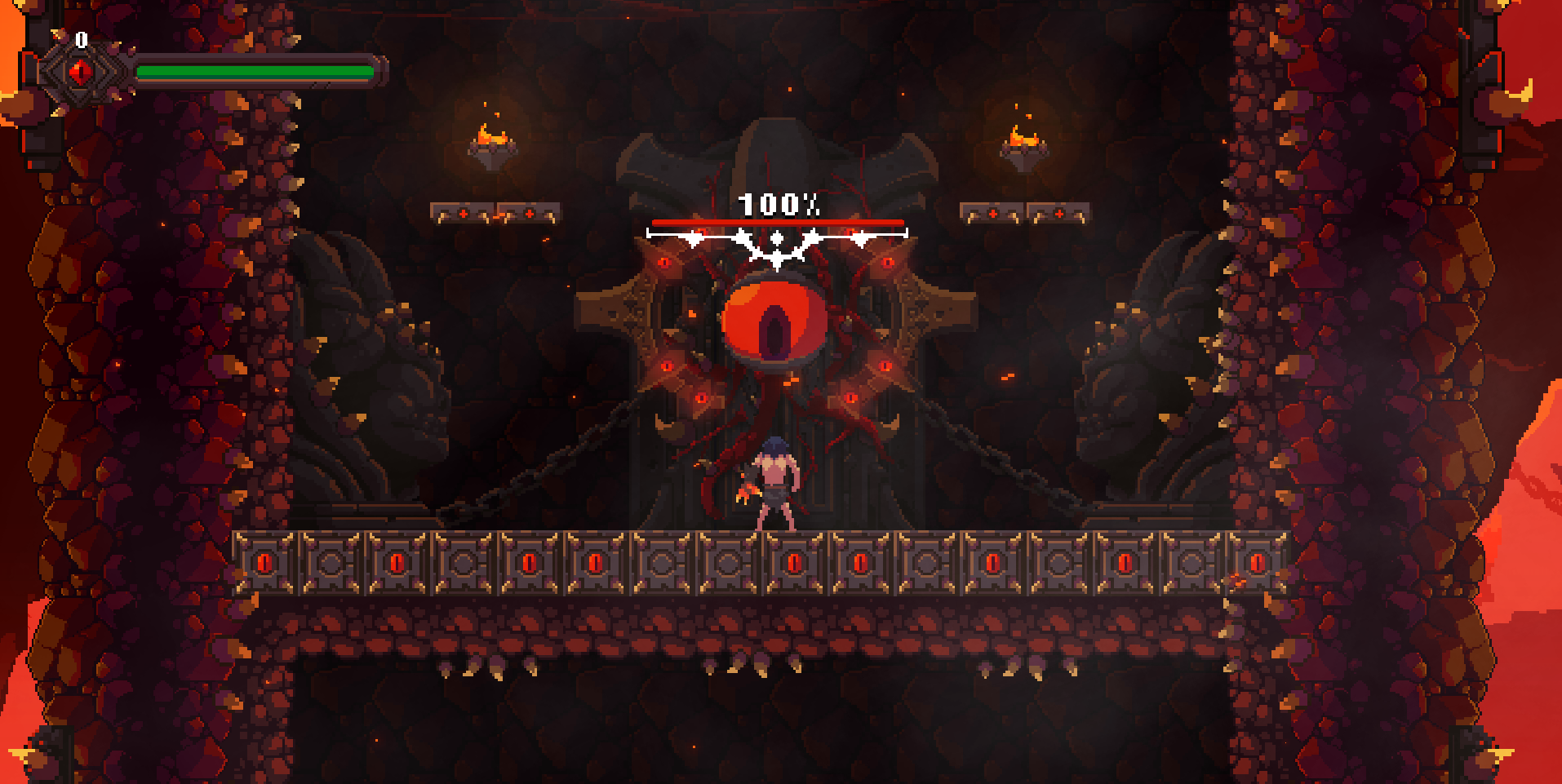Click the currency counter showing 0

80,38
